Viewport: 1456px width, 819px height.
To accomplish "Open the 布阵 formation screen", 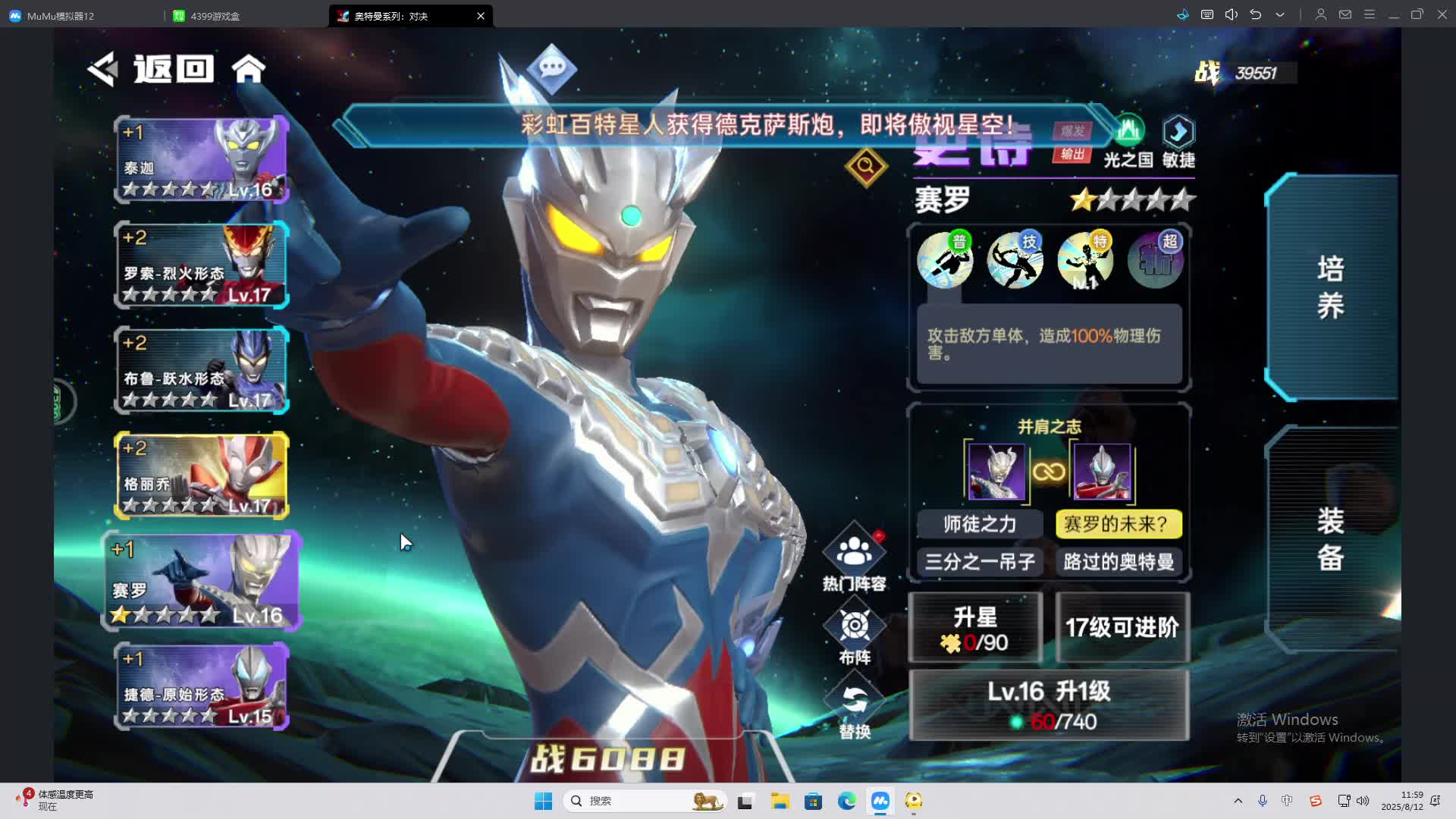I will [855, 634].
